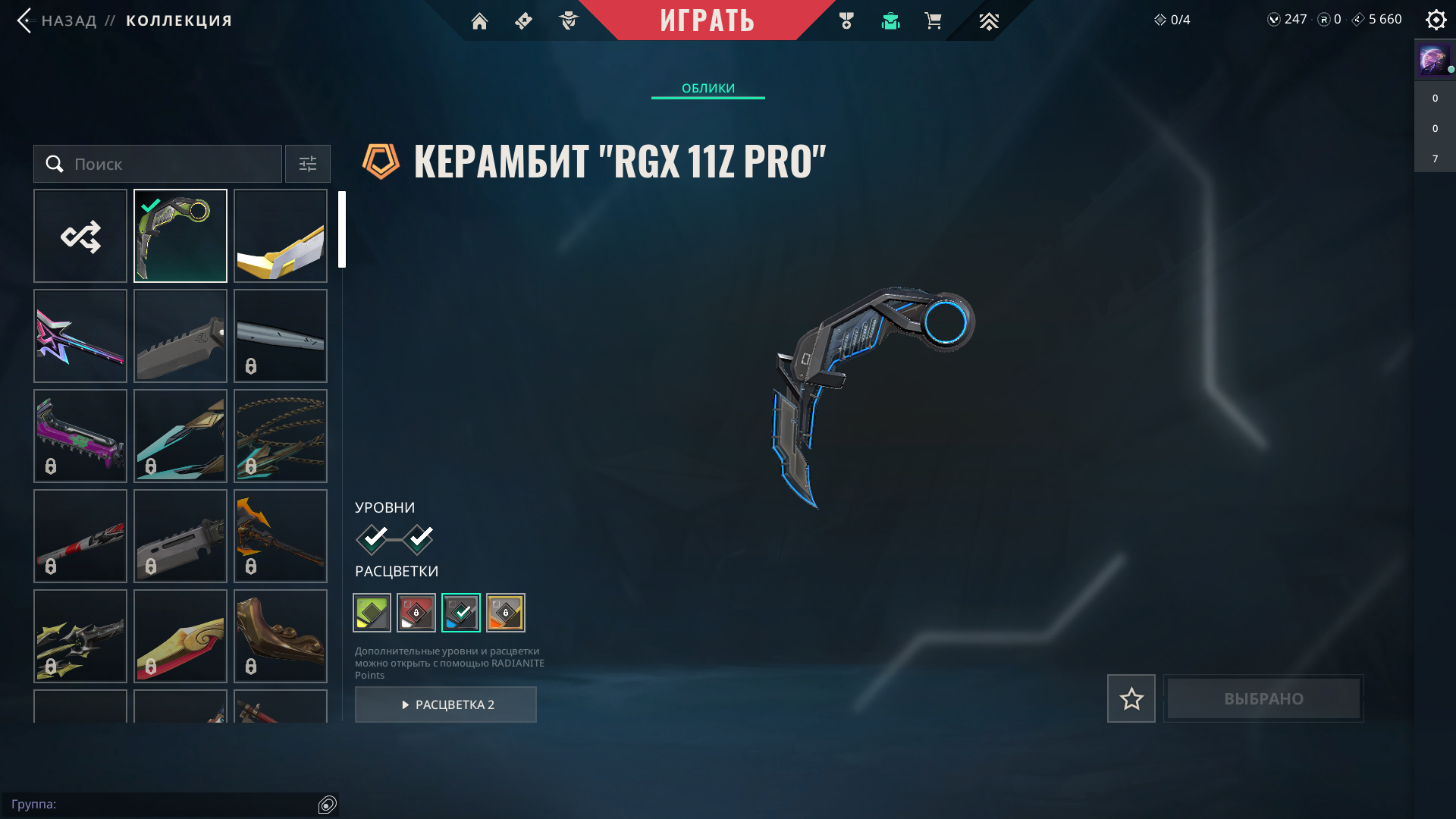Choose the locked orange color variant

click(x=506, y=613)
